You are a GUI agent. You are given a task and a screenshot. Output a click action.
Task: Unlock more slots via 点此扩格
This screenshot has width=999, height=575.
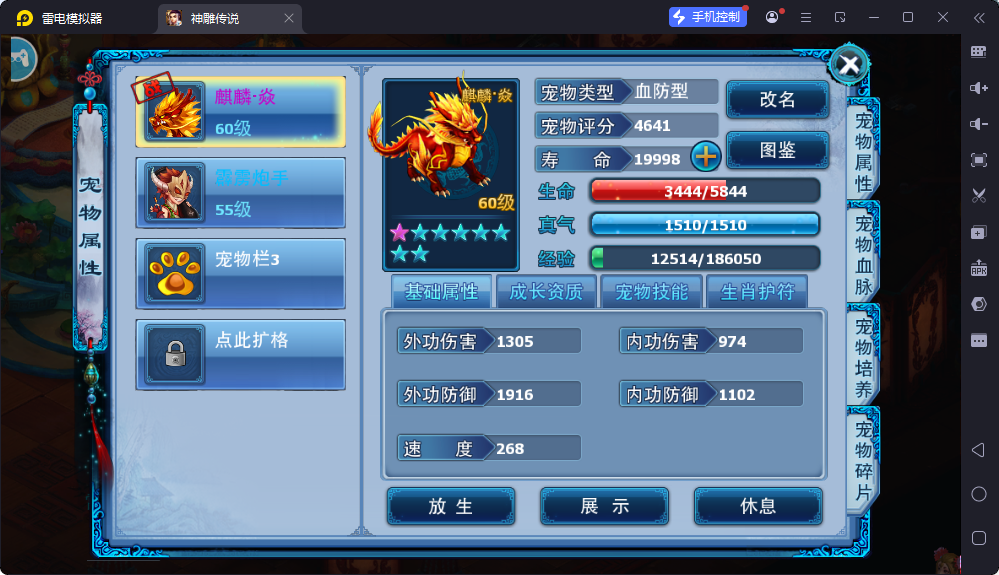click(x=241, y=354)
